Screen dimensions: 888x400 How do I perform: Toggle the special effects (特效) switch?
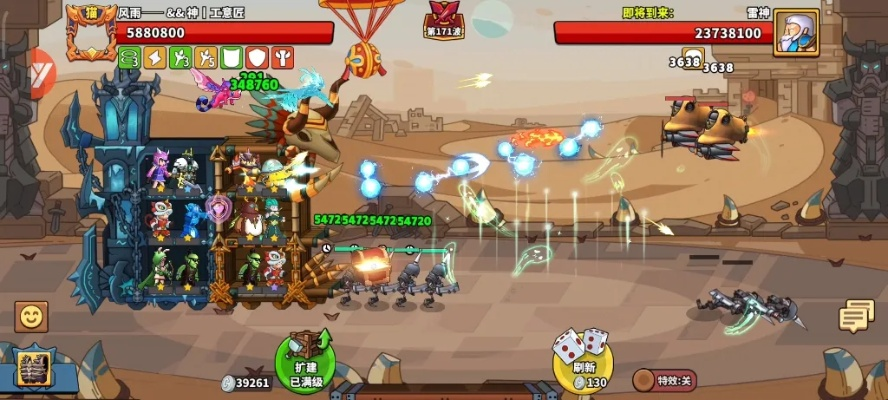[665, 380]
